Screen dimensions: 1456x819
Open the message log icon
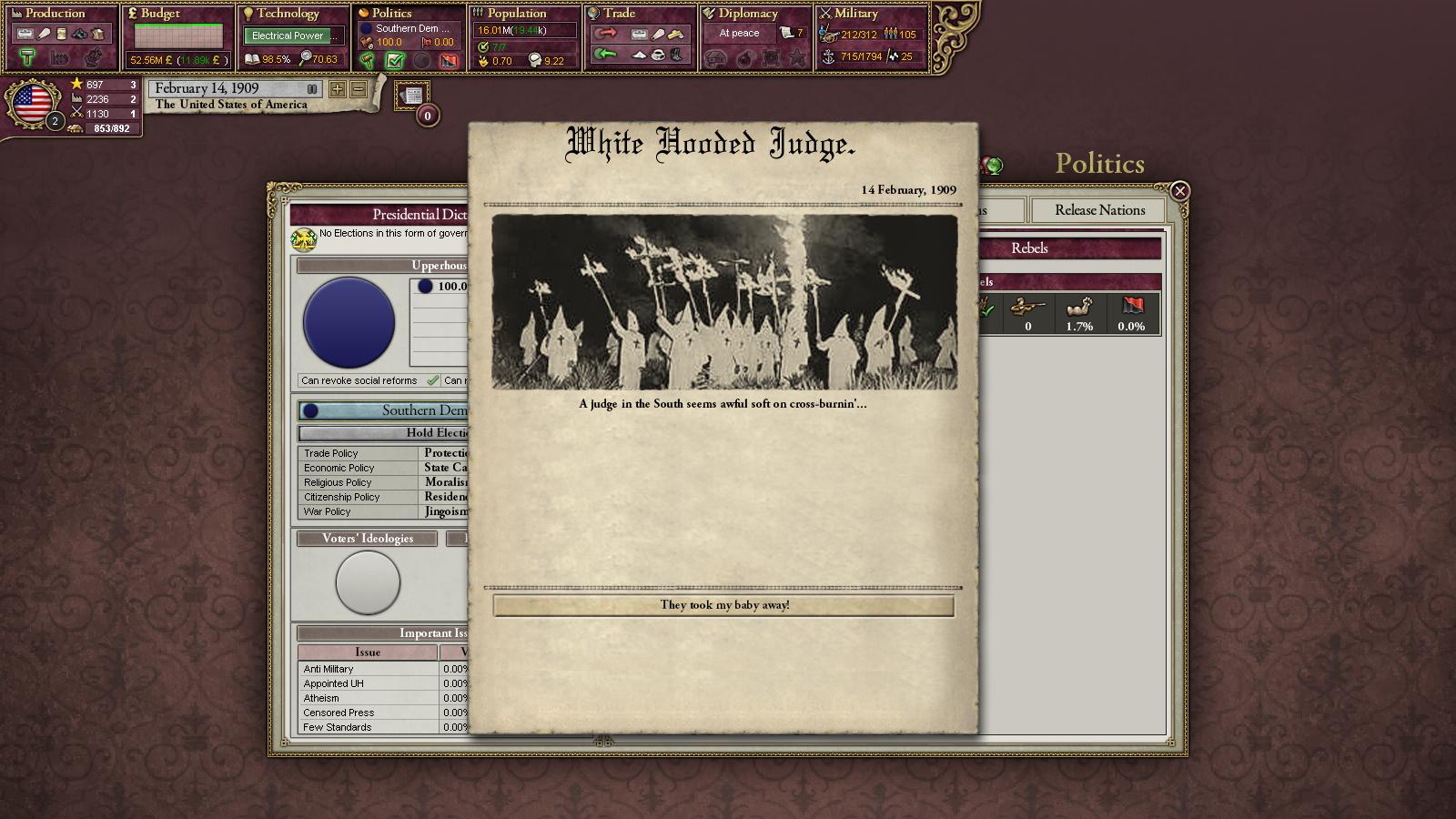[412, 96]
